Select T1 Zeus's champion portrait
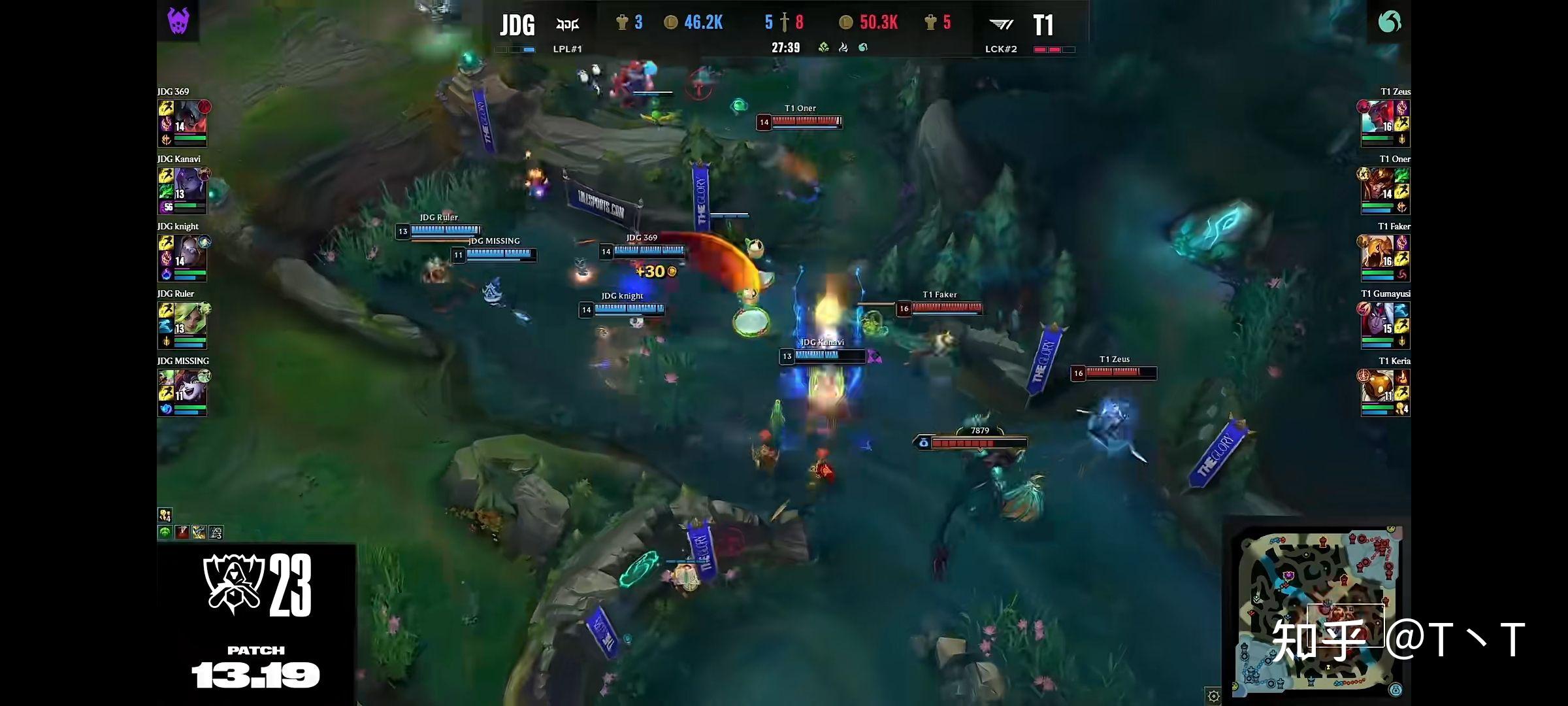The height and width of the screenshot is (706, 1568). pos(1377,118)
